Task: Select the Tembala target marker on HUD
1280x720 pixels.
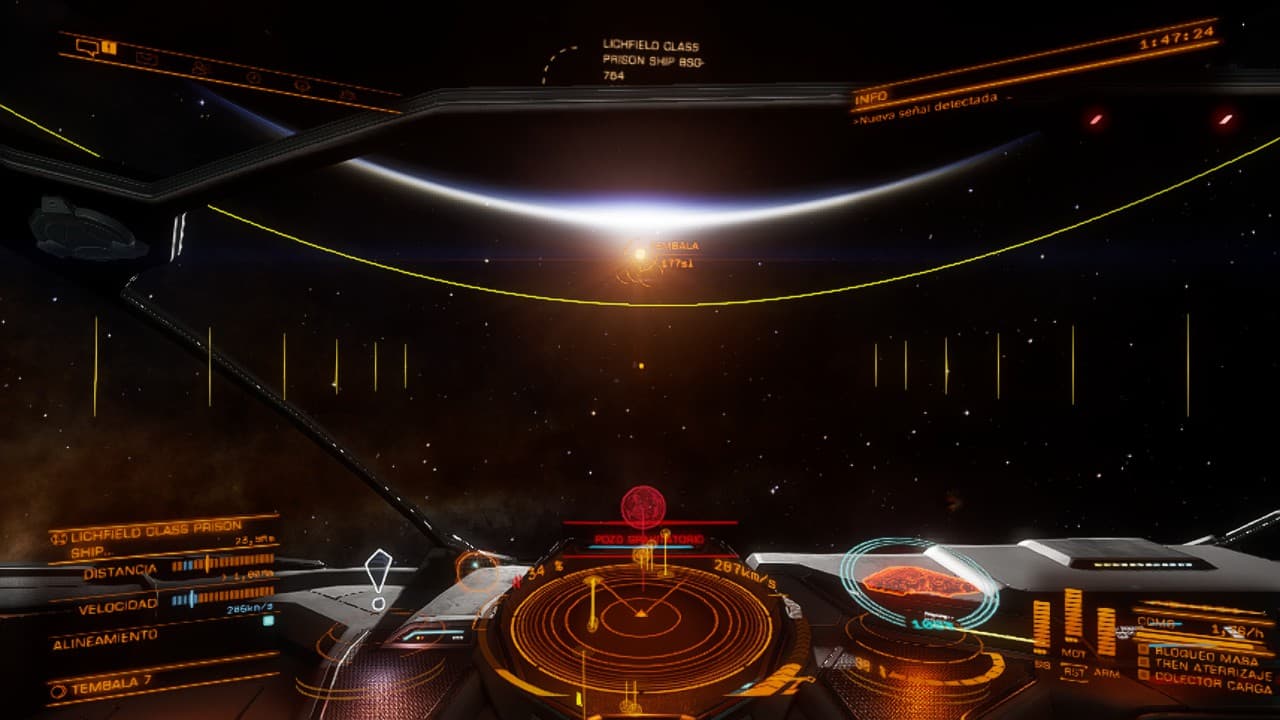Action: tap(640, 255)
